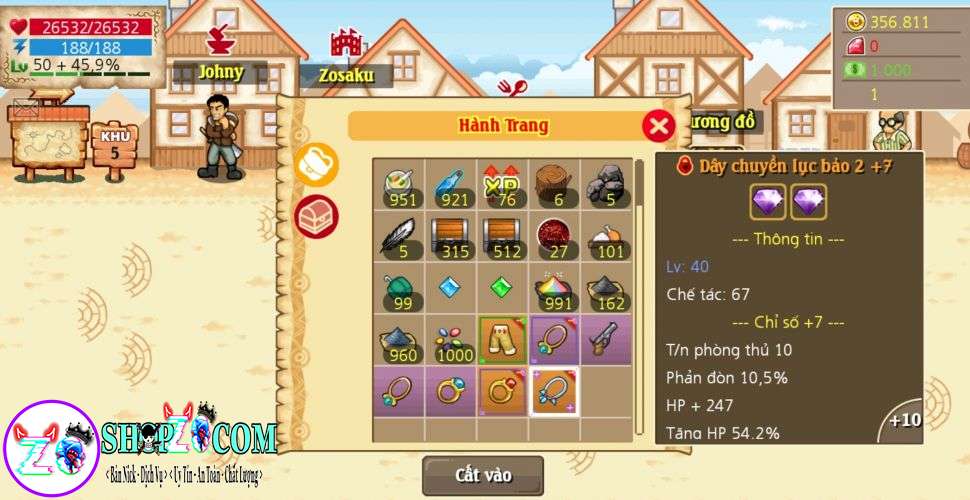Select the blue diamond gem slot

point(452,288)
